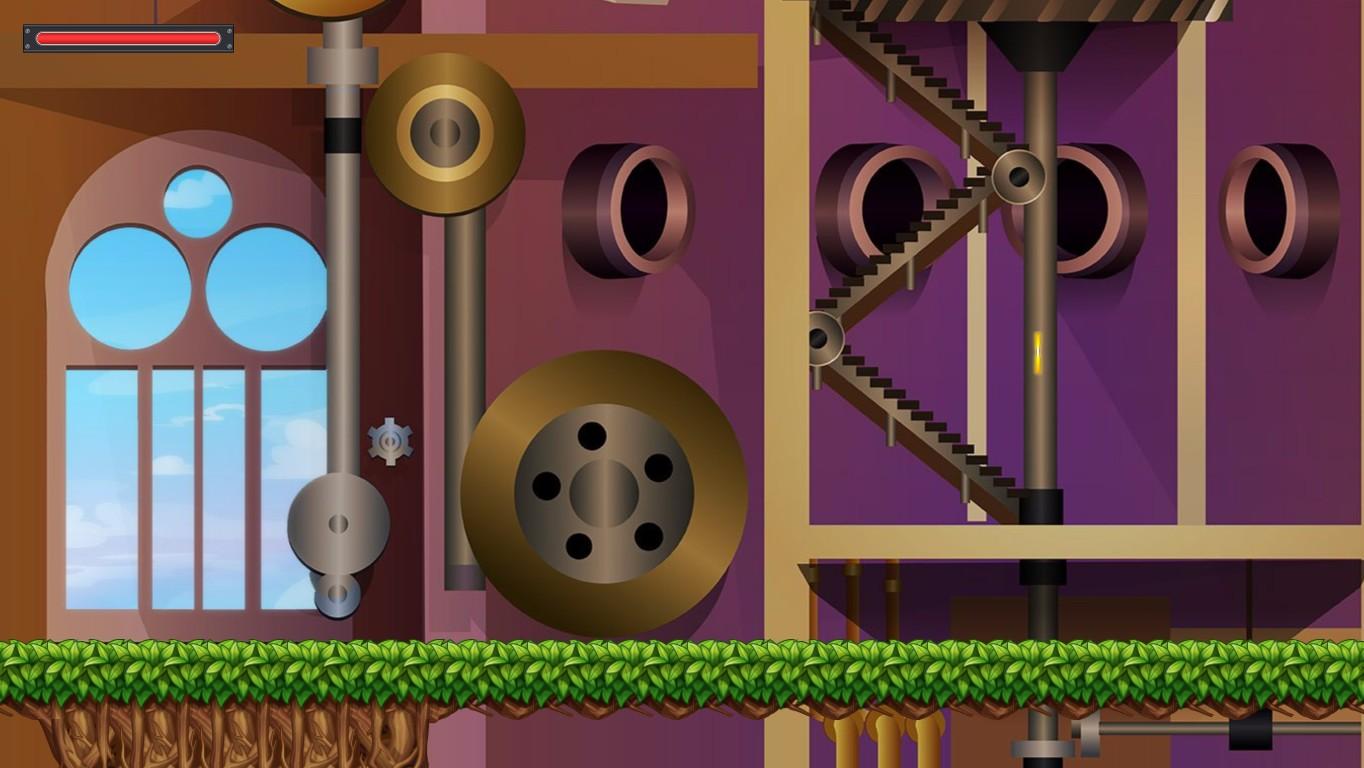Click the golden pulley wheel at top
Viewport: 1364px width, 768px height.
(446, 130)
